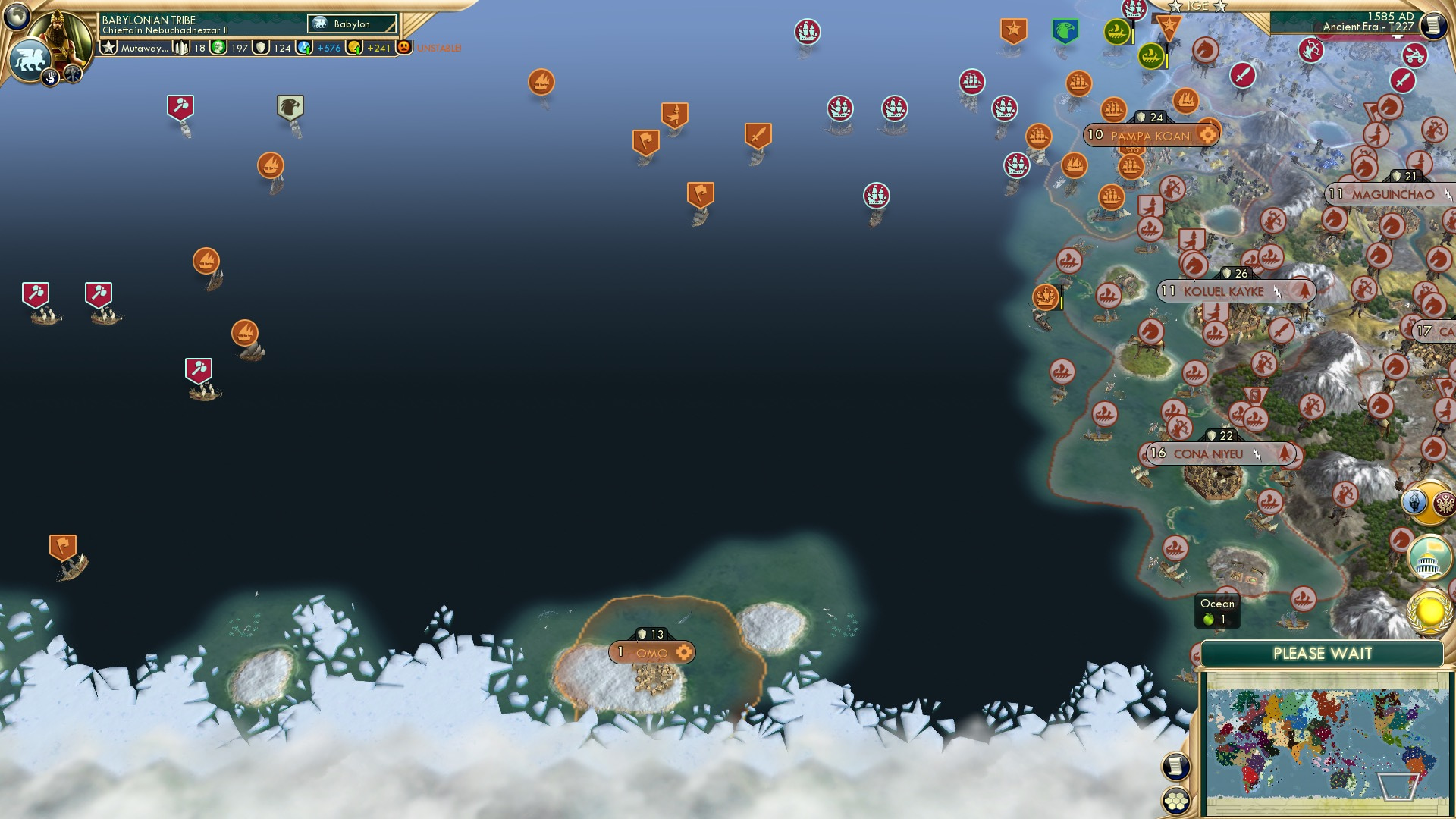
Task: Expand the Pampa Koani city banner
Action: pos(1151,134)
